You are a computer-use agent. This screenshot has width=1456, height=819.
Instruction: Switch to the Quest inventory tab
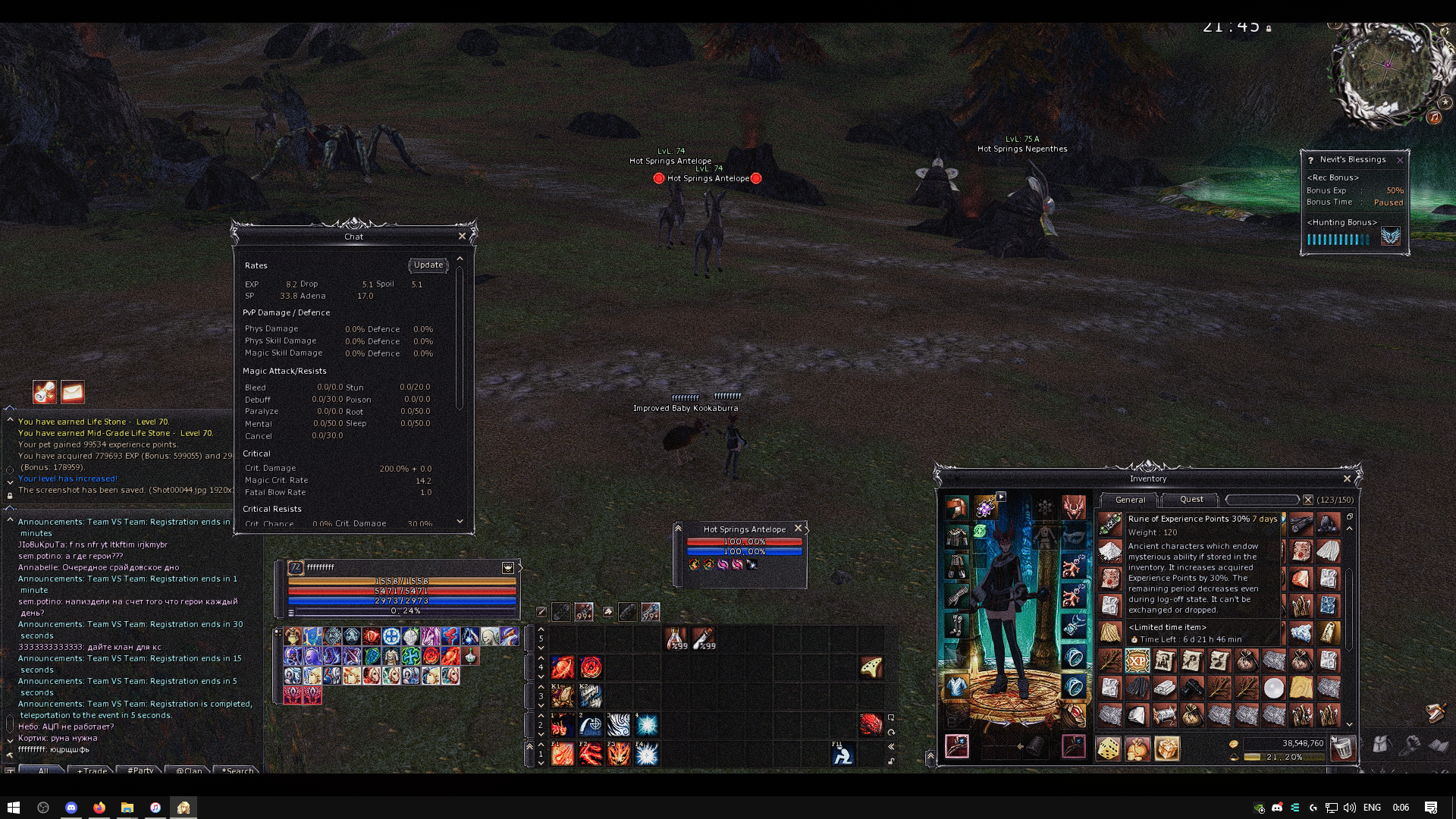pos(1191,500)
